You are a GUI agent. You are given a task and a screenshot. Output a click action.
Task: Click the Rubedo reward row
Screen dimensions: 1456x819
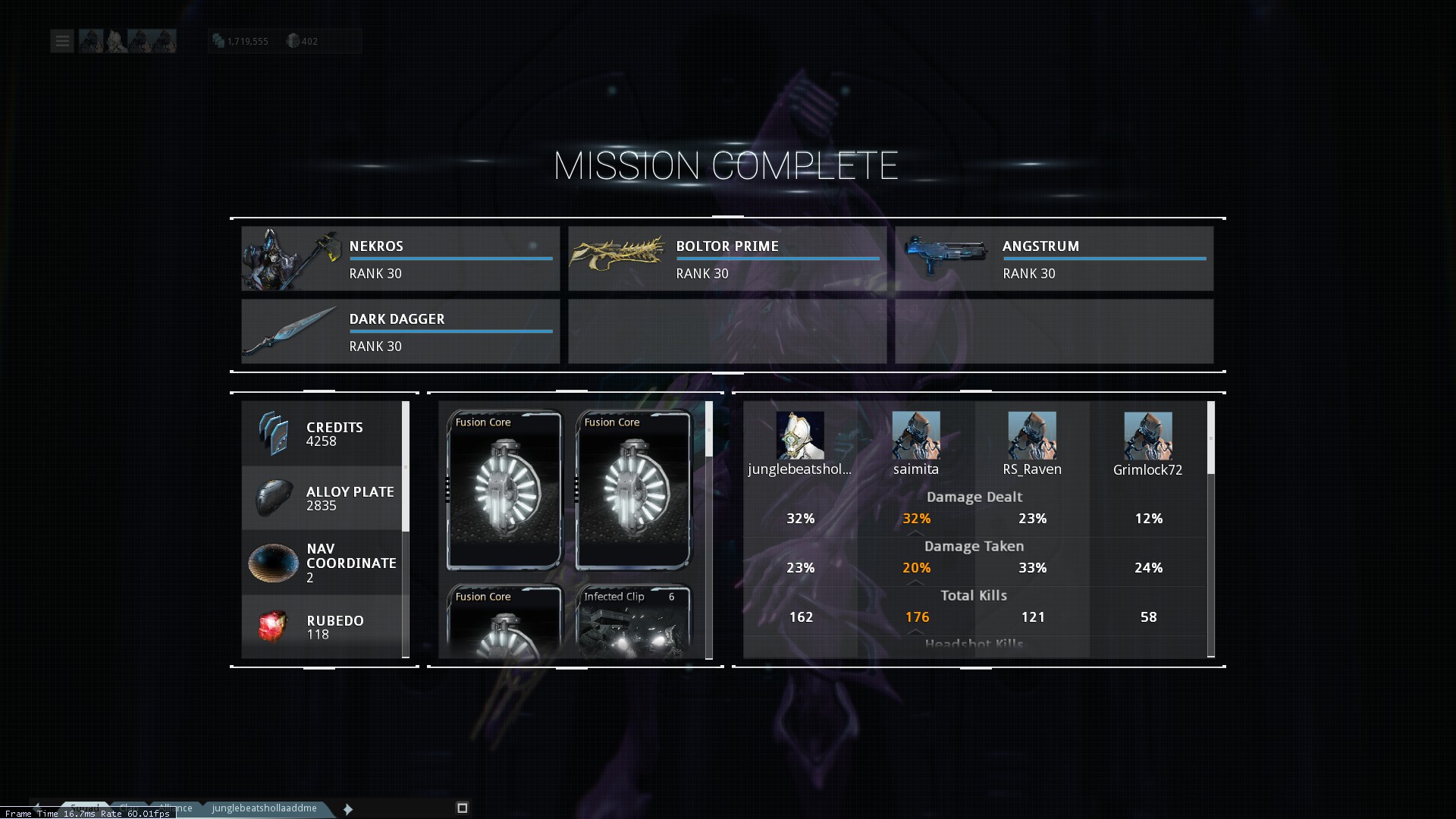[322, 627]
